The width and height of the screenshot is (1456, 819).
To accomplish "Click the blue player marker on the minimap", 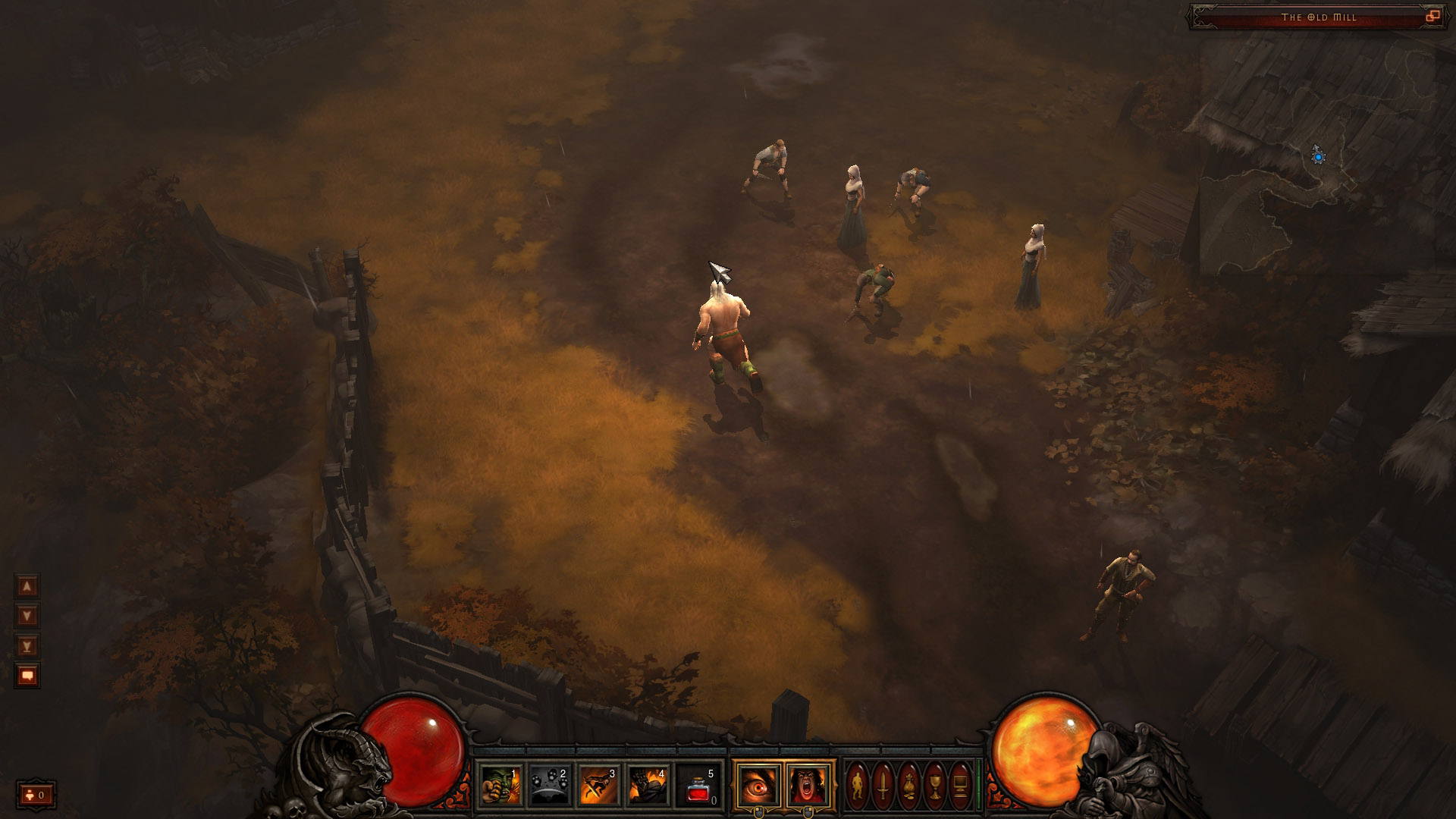I will click(x=1319, y=157).
